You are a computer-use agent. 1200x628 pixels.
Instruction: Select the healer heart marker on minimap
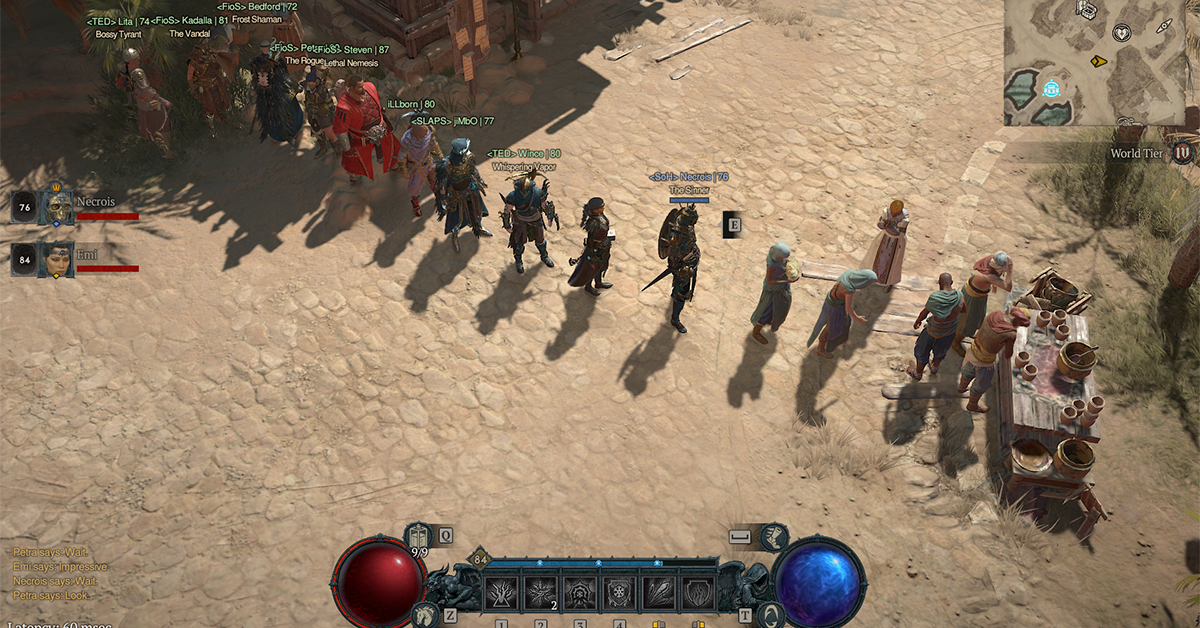(x=1123, y=33)
